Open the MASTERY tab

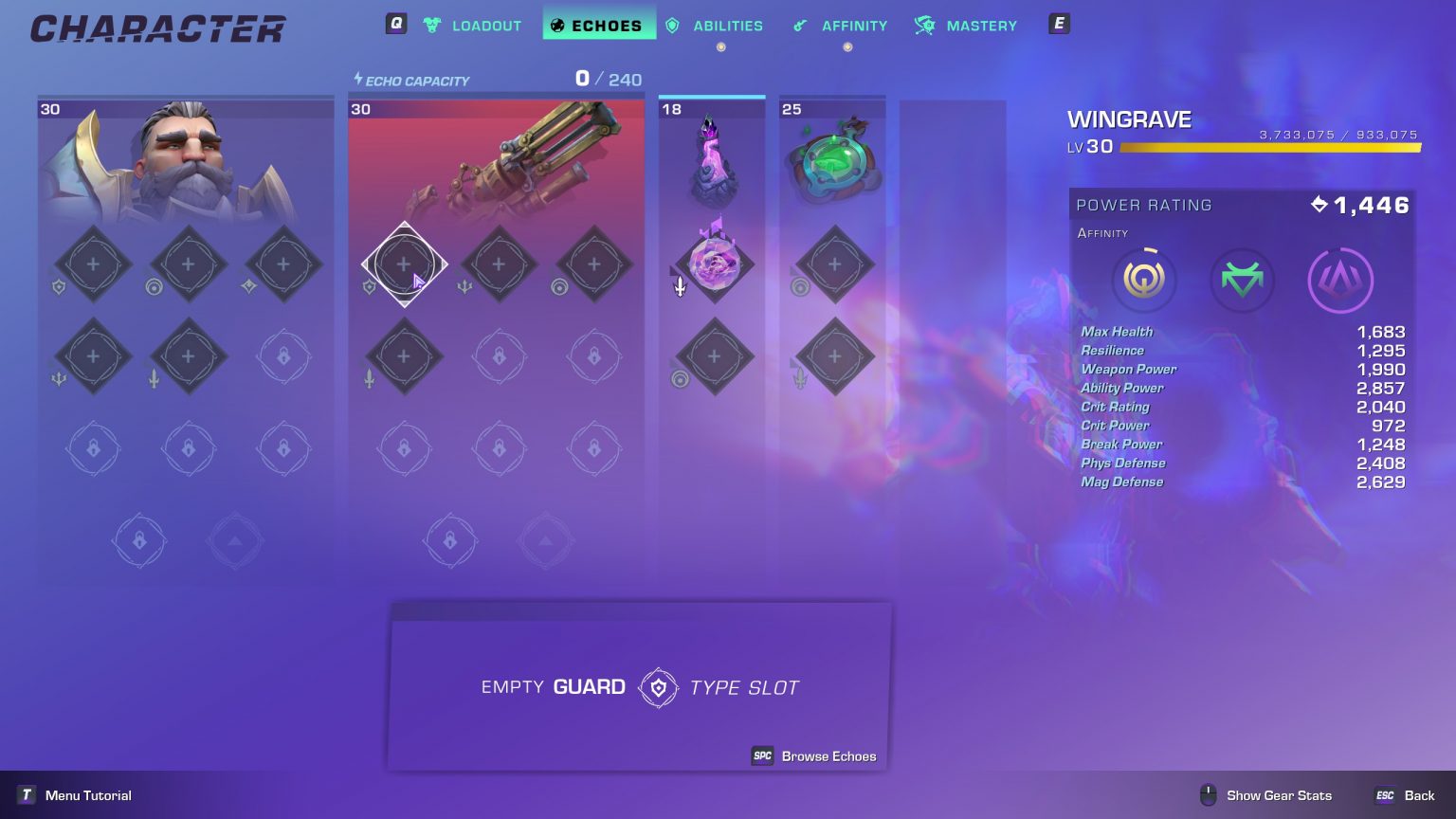(980, 26)
